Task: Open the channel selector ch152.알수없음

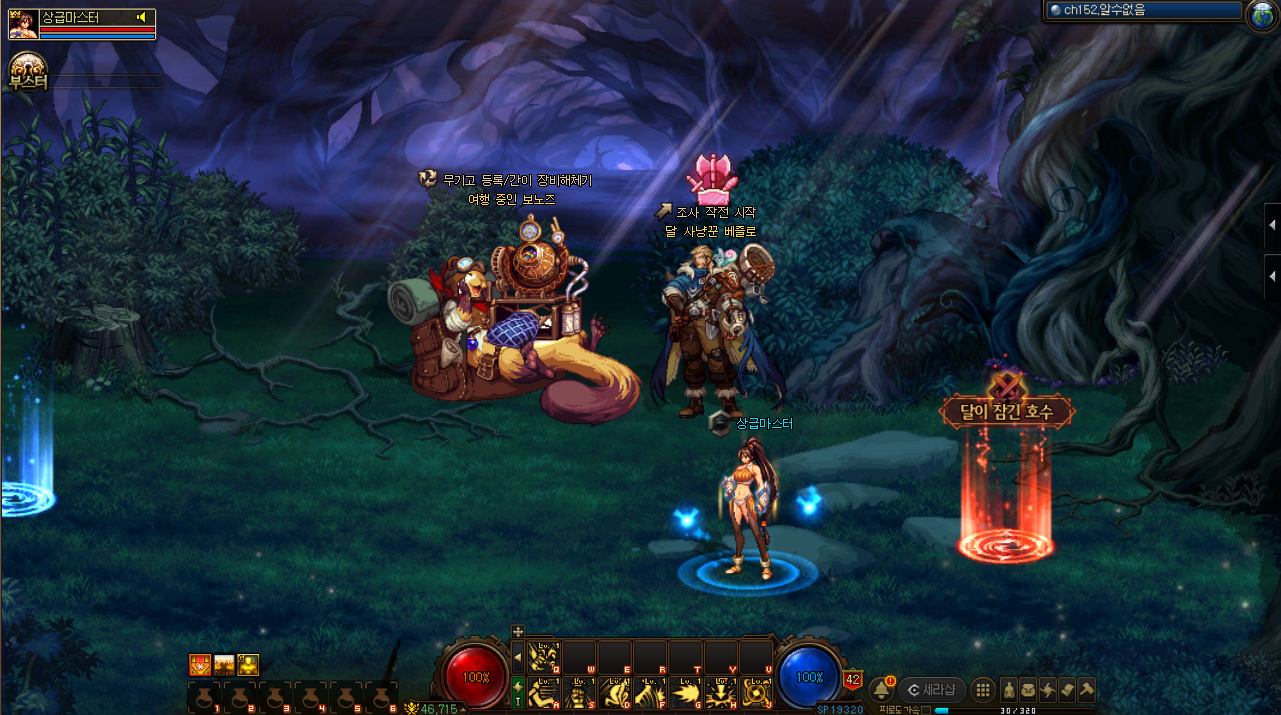Action: coord(1142,10)
